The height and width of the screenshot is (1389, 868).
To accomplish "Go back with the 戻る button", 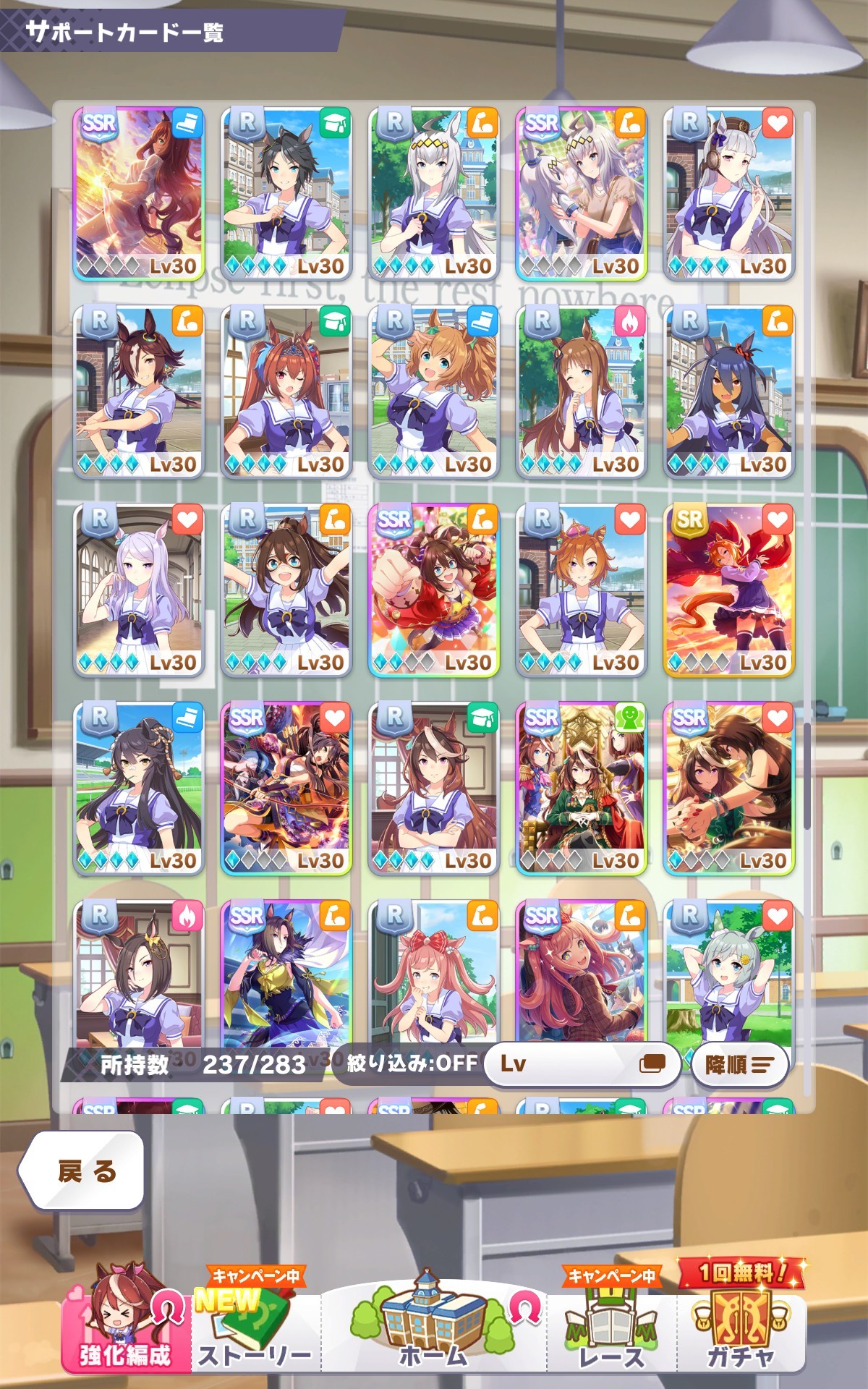I will [x=81, y=1171].
